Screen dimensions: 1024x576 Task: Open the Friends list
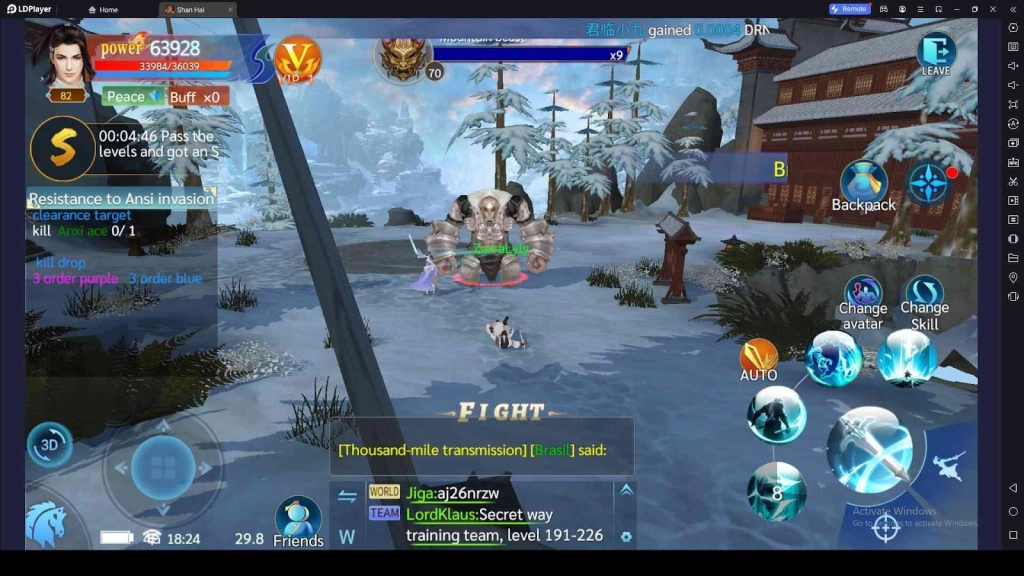click(x=298, y=522)
